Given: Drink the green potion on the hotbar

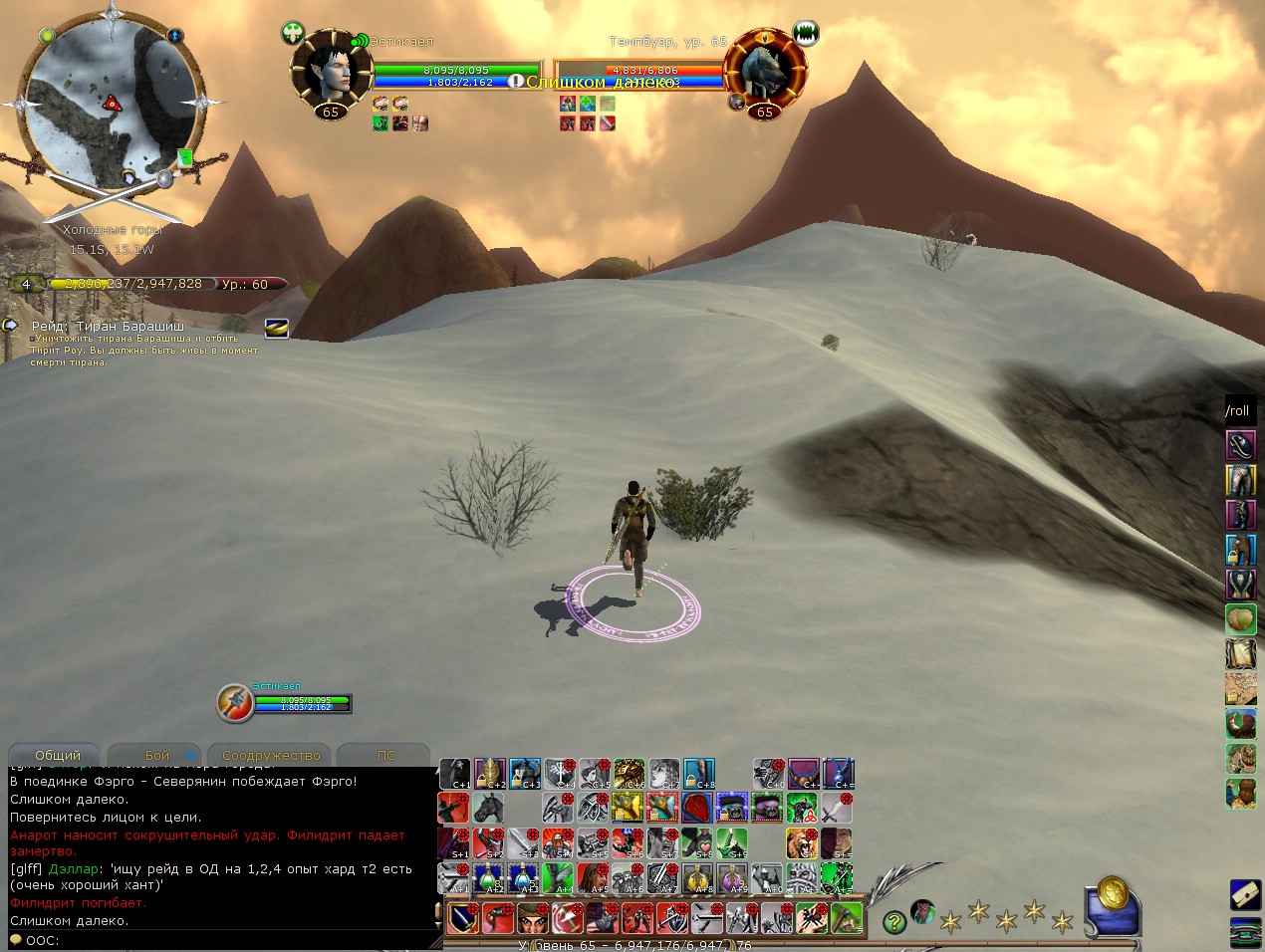Looking at the screenshot, I should pyautogui.click(x=489, y=878).
